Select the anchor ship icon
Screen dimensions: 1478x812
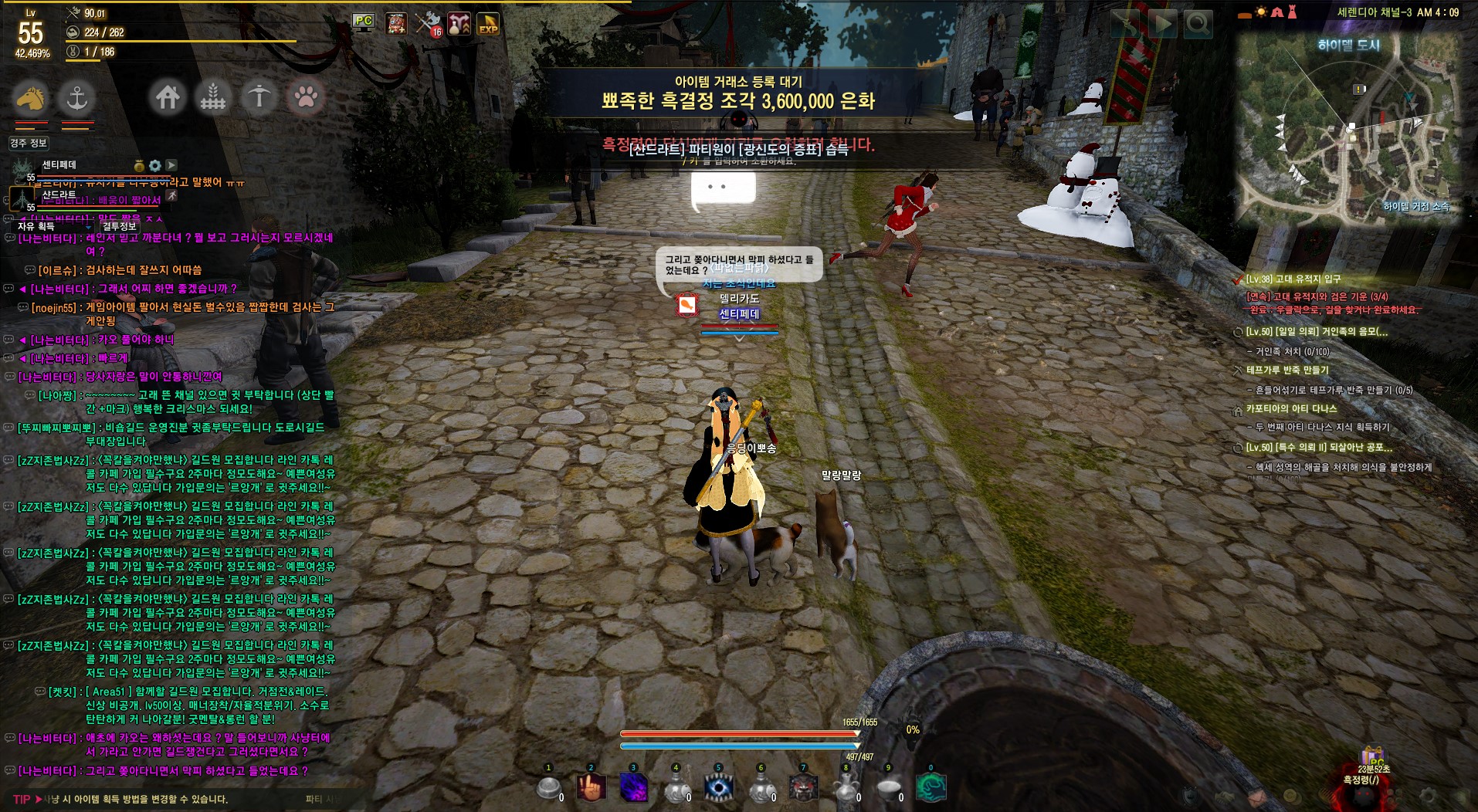(x=76, y=98)
